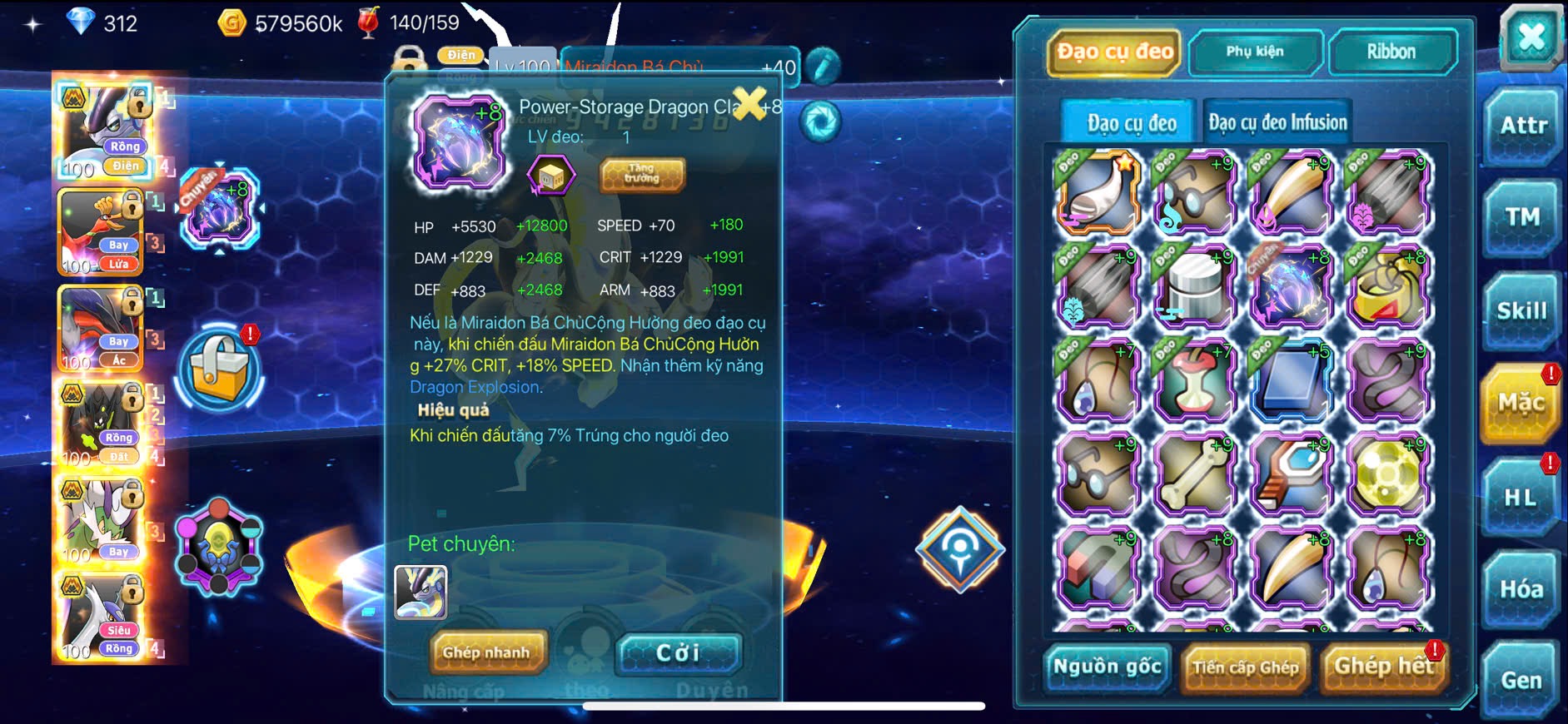Show the Skill side menu
Viewport: 1568px width, 724px height.
pyautogui.click(x=1521, y=311)
